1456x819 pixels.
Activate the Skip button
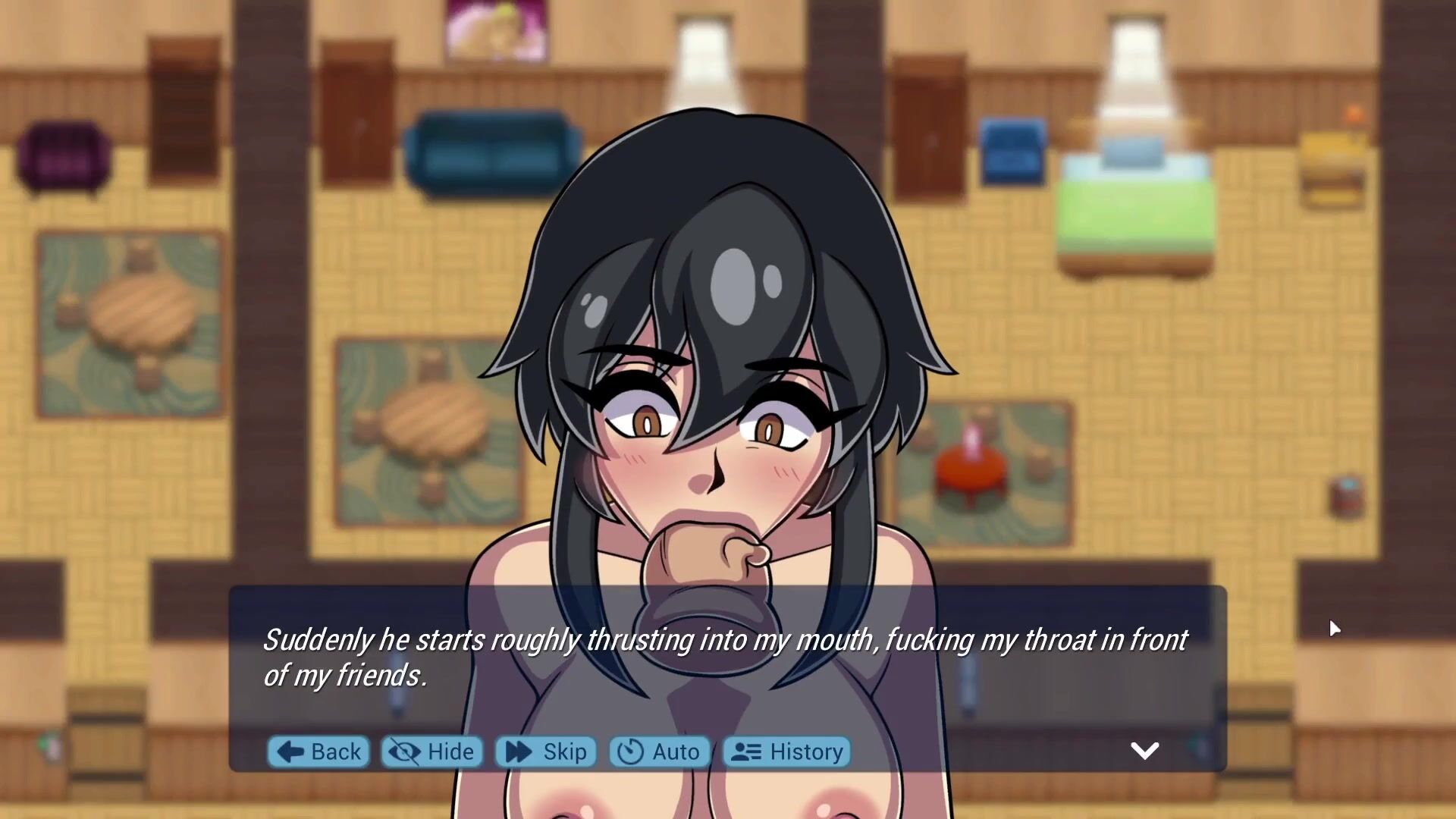(546, 752)
